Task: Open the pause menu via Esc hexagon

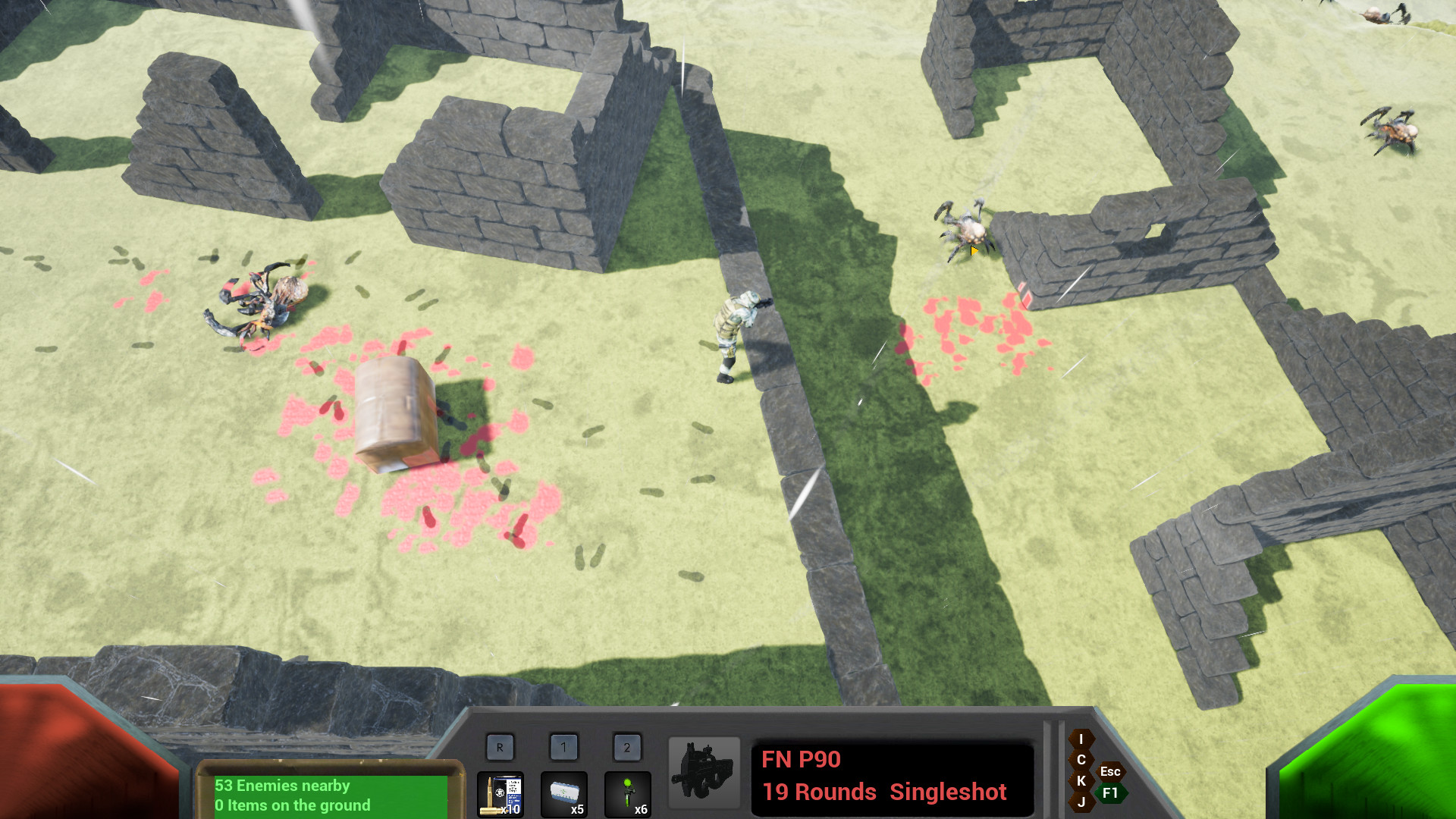Action: click(1110, 771)
